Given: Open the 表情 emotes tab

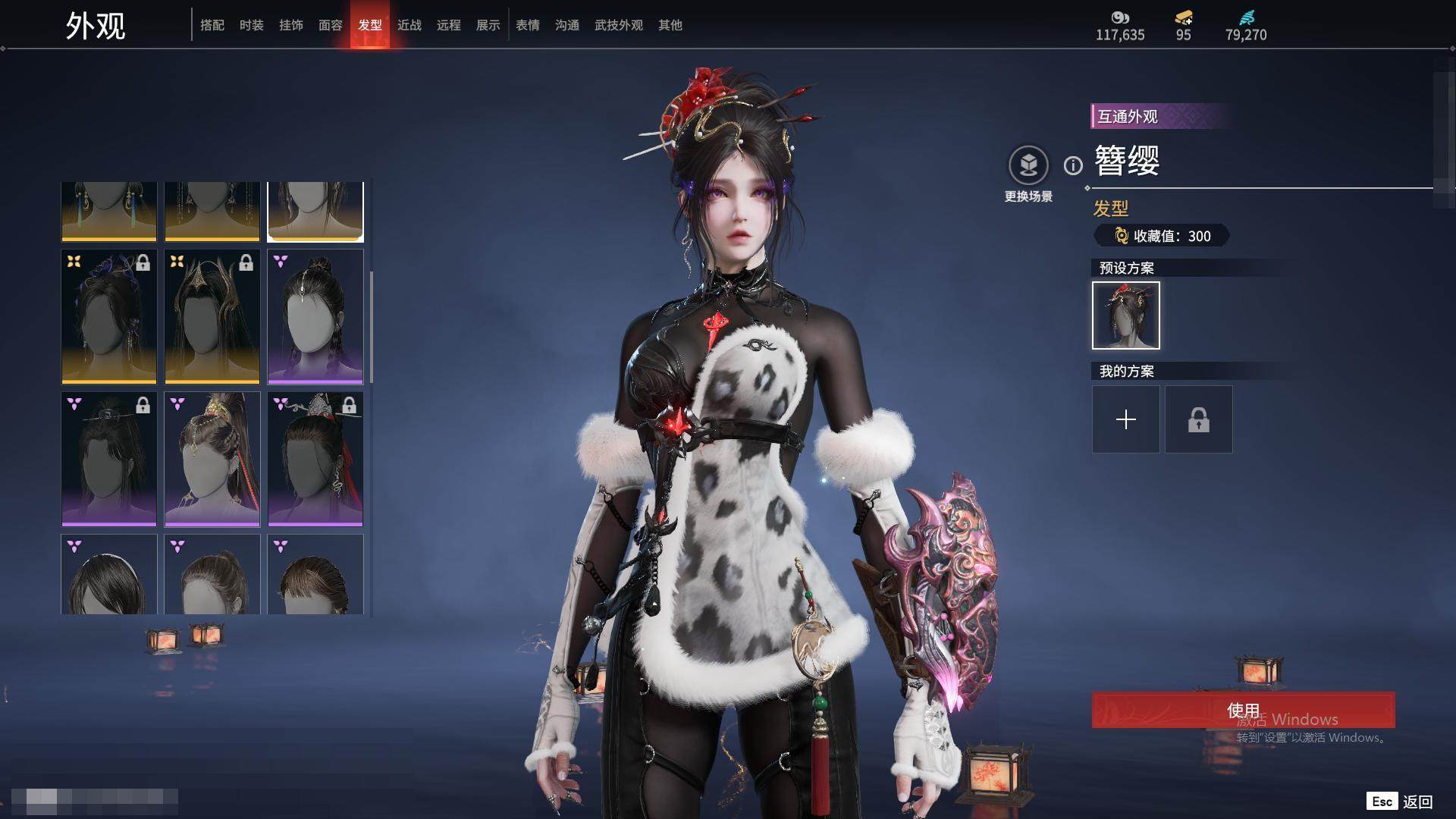Looking at the screenshot, I should [x=528, y=25].
